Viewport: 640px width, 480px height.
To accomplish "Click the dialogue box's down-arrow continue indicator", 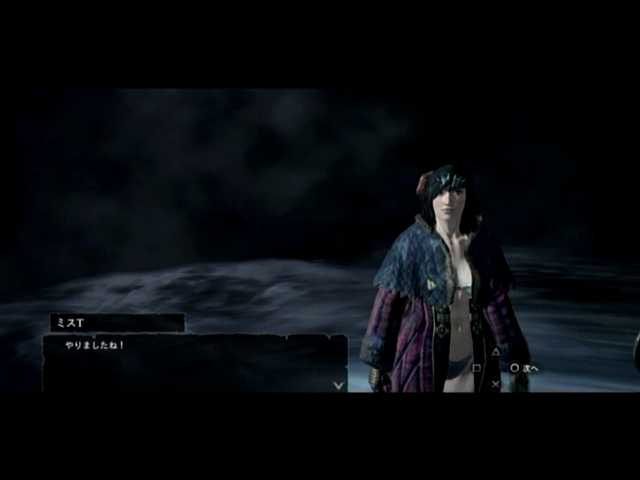I will [x=339, y=384].
